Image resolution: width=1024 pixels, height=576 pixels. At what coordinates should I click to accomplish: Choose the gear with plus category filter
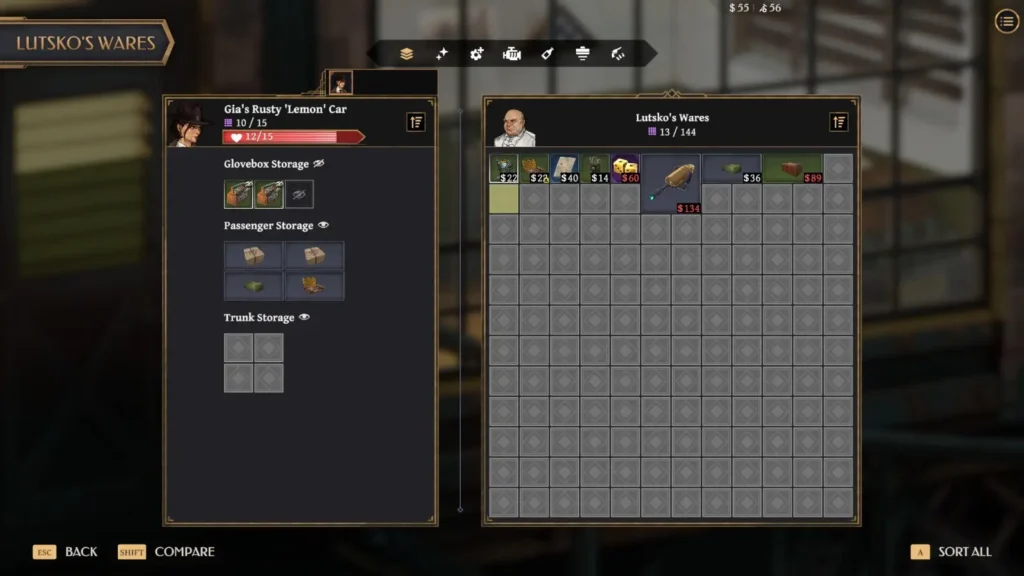click(477, 54)
